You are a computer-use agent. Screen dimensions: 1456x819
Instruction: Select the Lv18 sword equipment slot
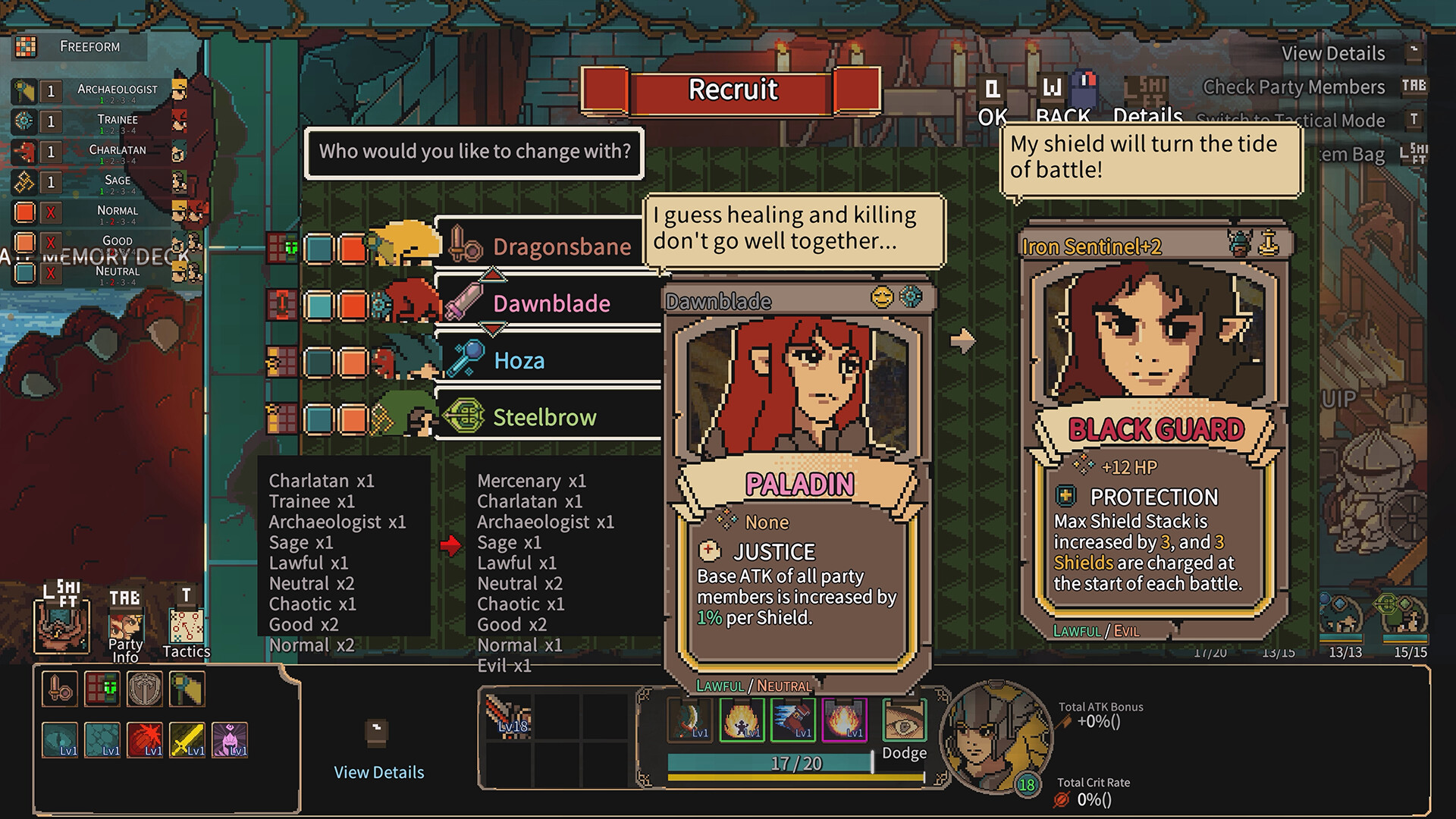point(508,717)
